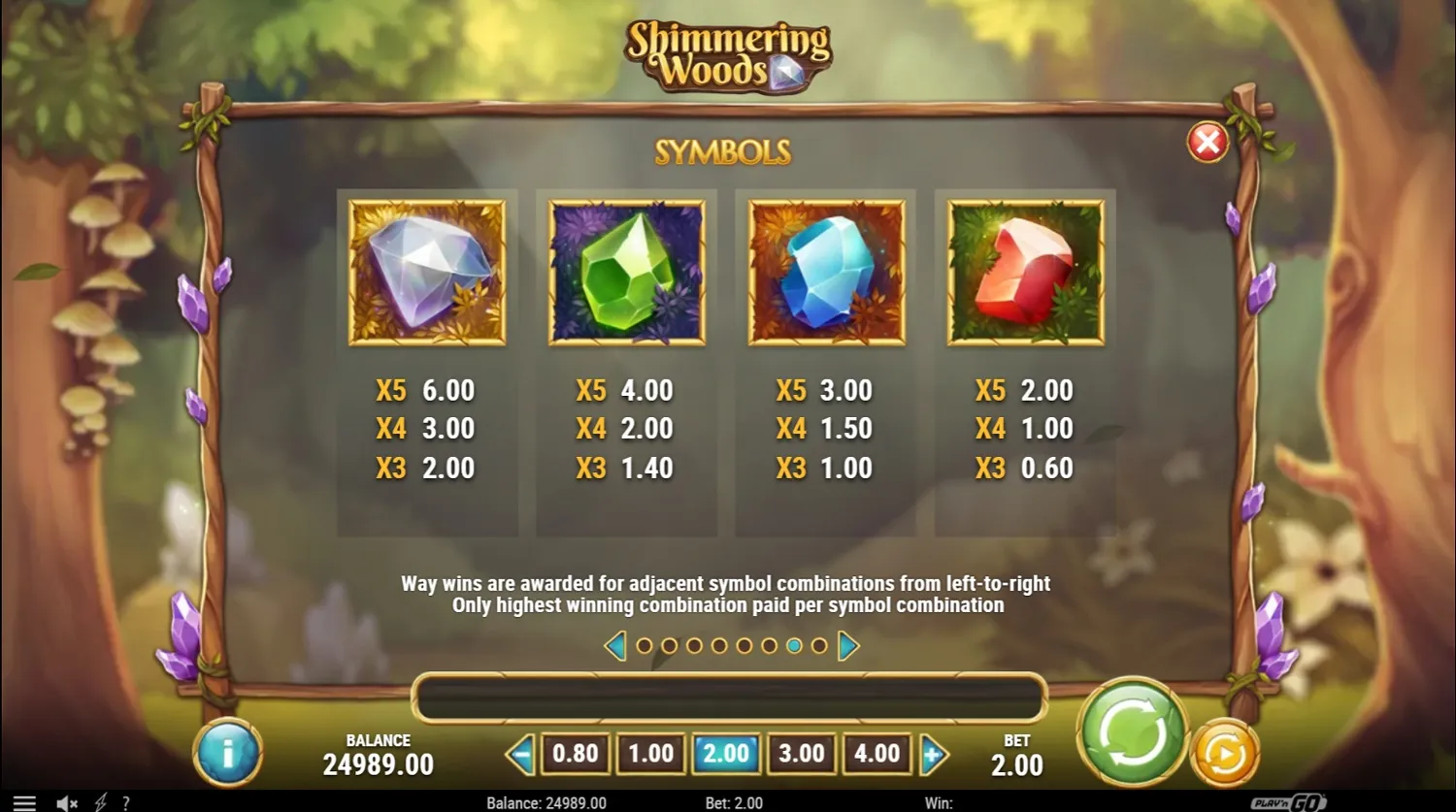Go to previous paytable page arrow
This screenshot has width=1456, height=812.
(613, 645)
